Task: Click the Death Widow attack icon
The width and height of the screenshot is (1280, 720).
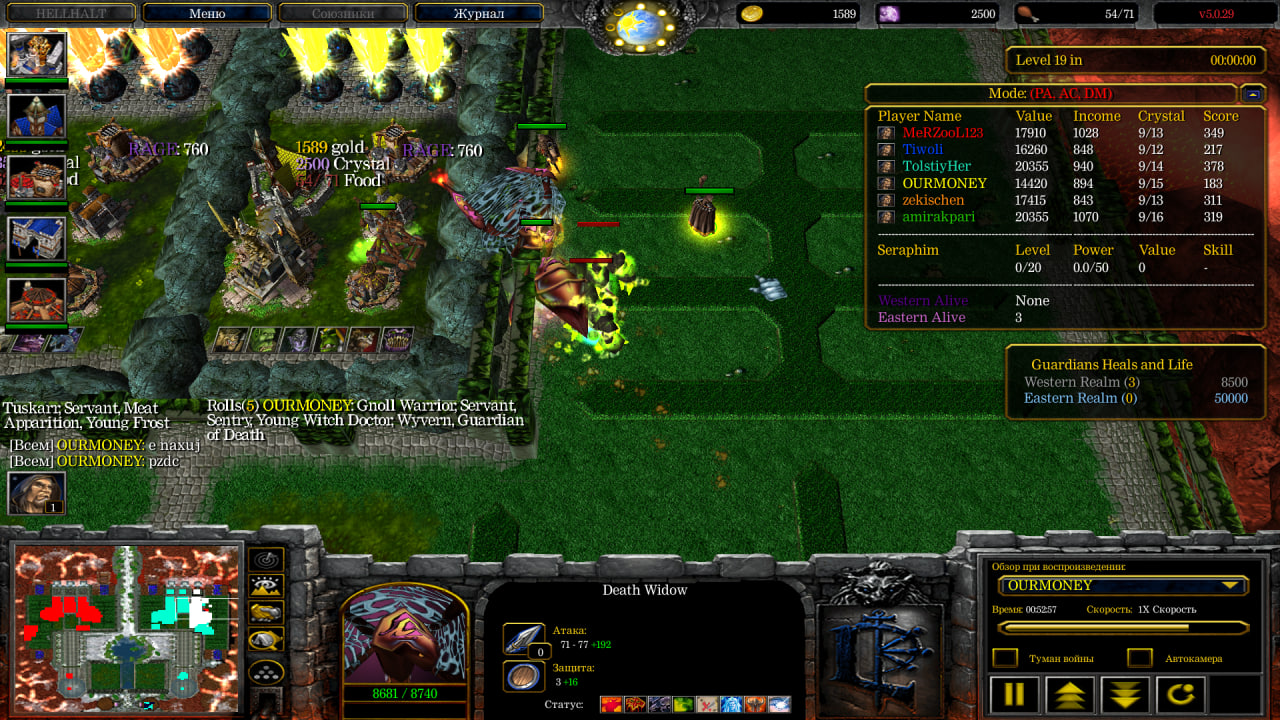Action: [x=523, y=639]
